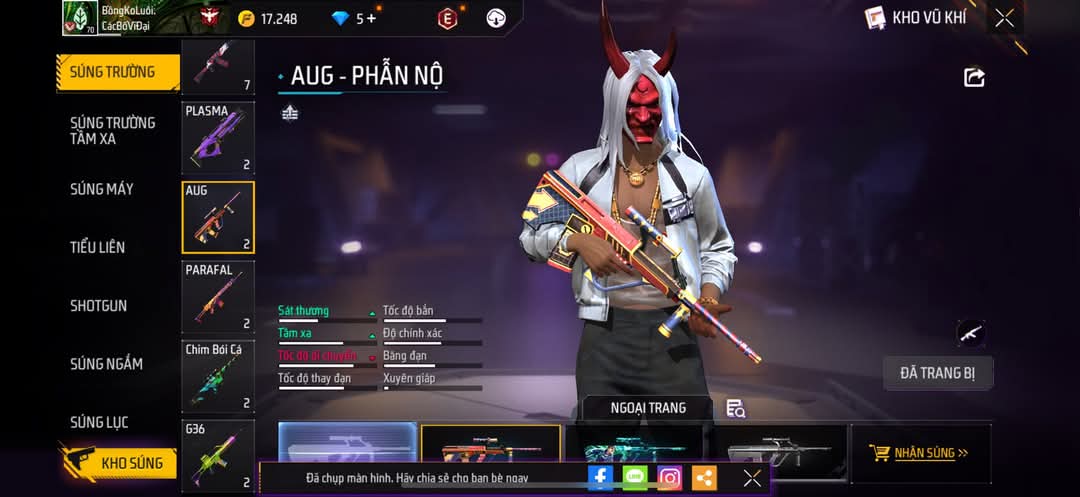Choose the PARAFAL weapon tile
1080x497 pixels.
coord(218,297)
